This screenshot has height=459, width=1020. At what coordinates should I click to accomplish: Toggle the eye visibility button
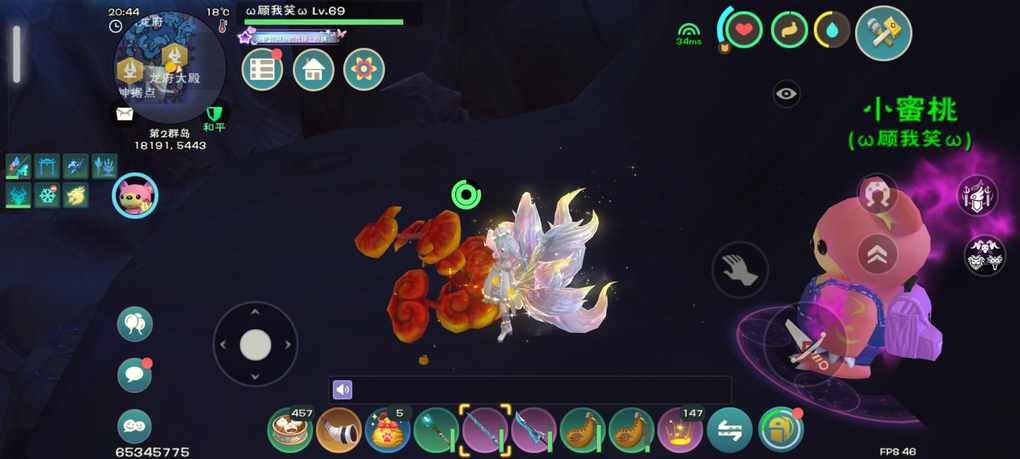point(786,94)
